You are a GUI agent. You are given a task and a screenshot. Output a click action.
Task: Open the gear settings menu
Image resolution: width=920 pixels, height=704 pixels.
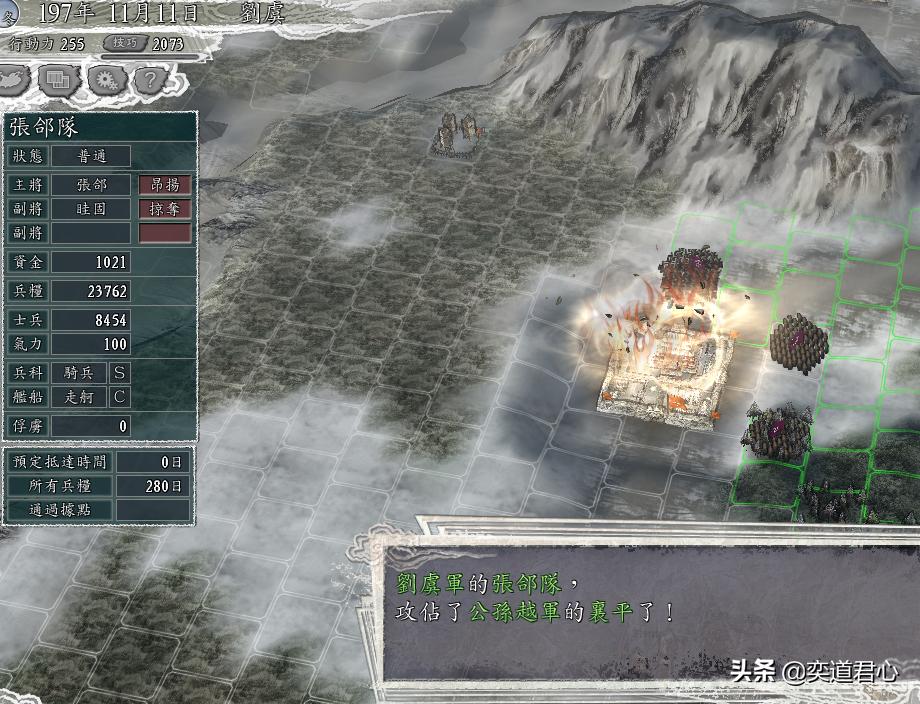[105, 79]
